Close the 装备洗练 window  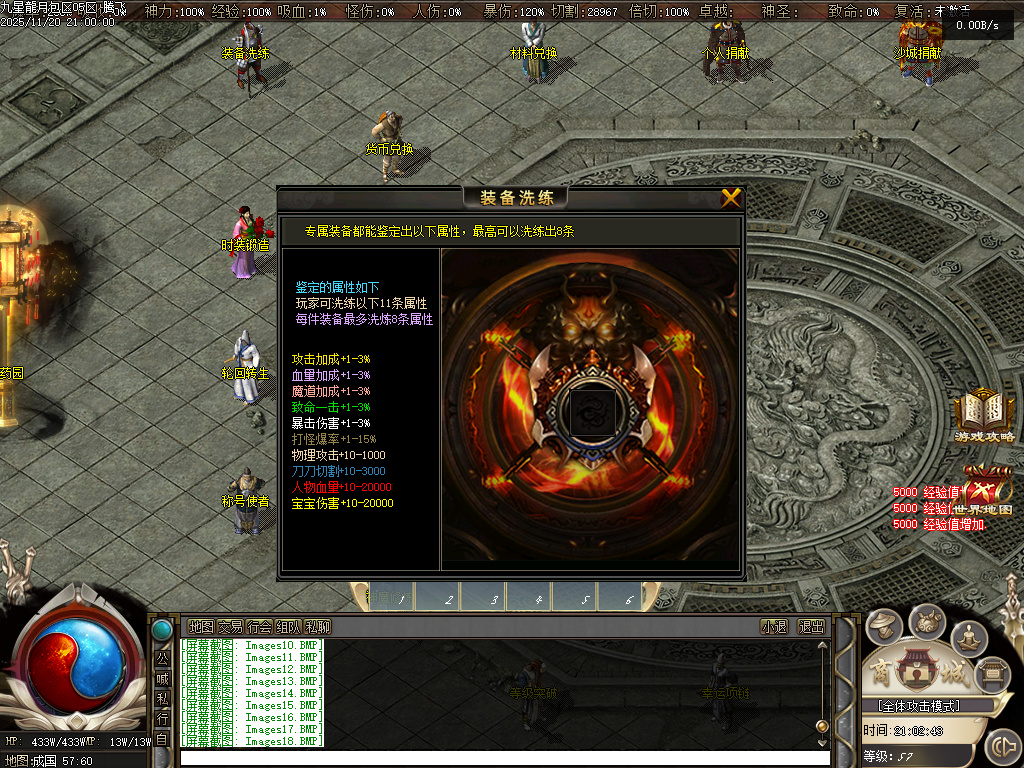pyautogui.click(x=731, y=198)
